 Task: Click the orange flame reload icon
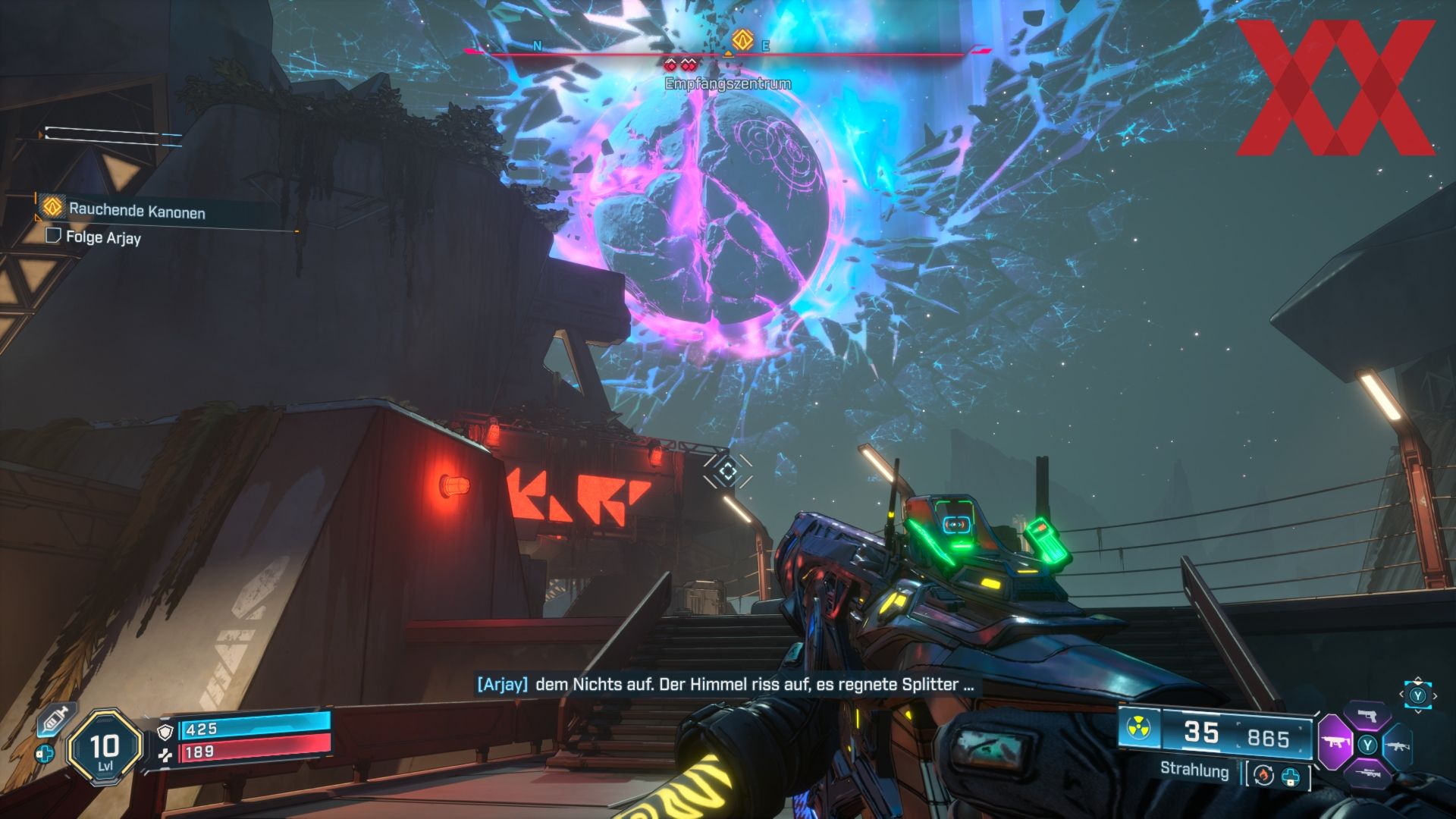[x=1263, y=776]
